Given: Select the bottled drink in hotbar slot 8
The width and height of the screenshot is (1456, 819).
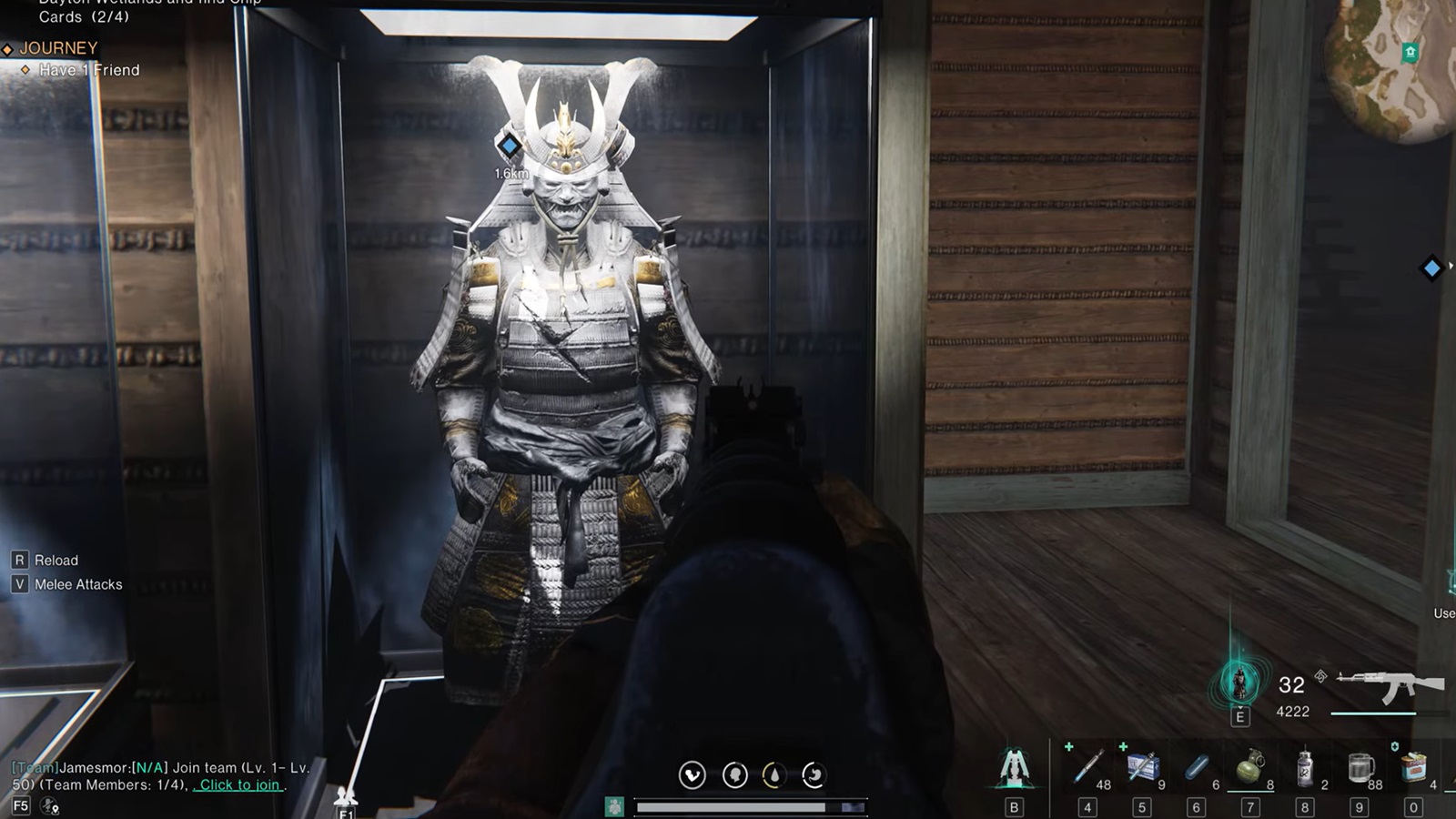Looking at the screenshot, I should coord(1304,767).
